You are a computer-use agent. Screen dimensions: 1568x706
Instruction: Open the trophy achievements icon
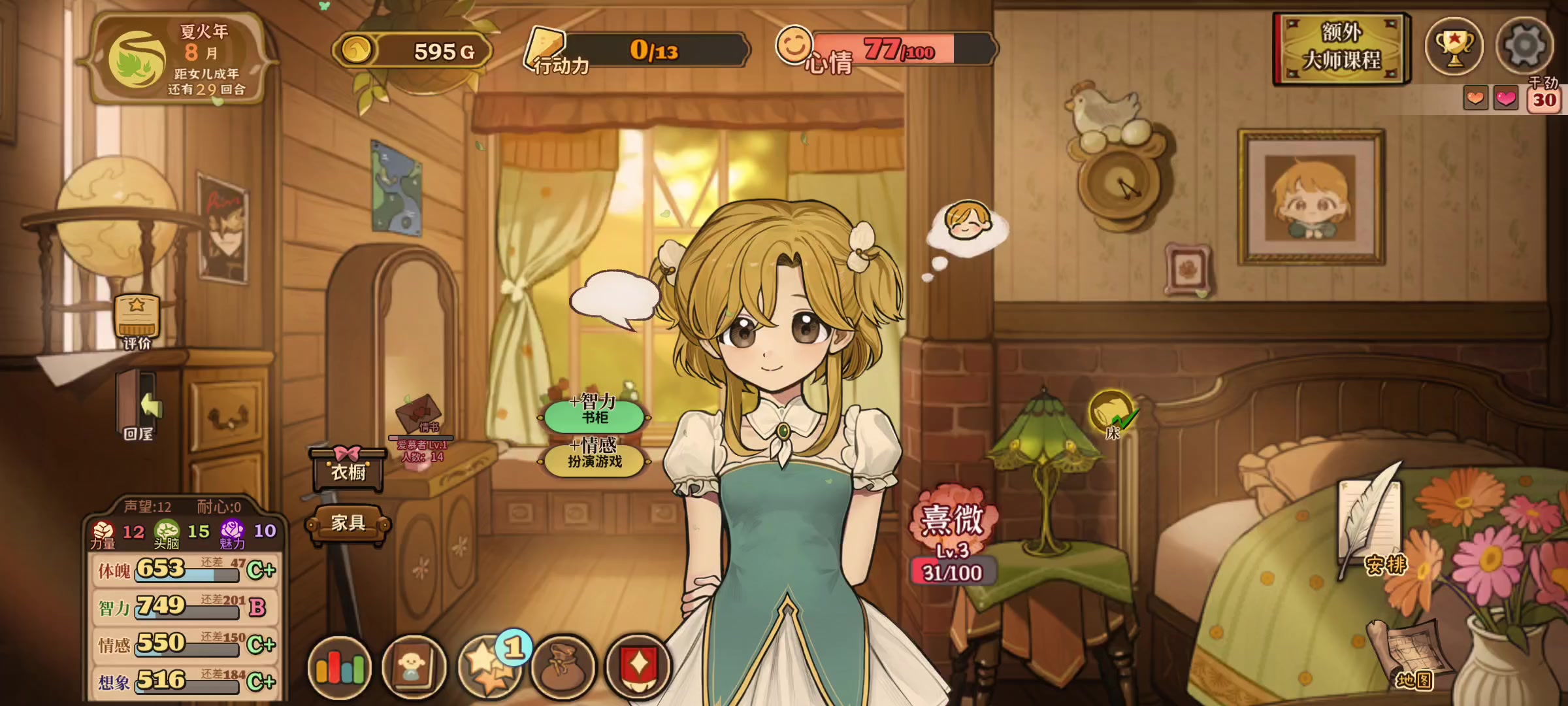(1454, 46)
